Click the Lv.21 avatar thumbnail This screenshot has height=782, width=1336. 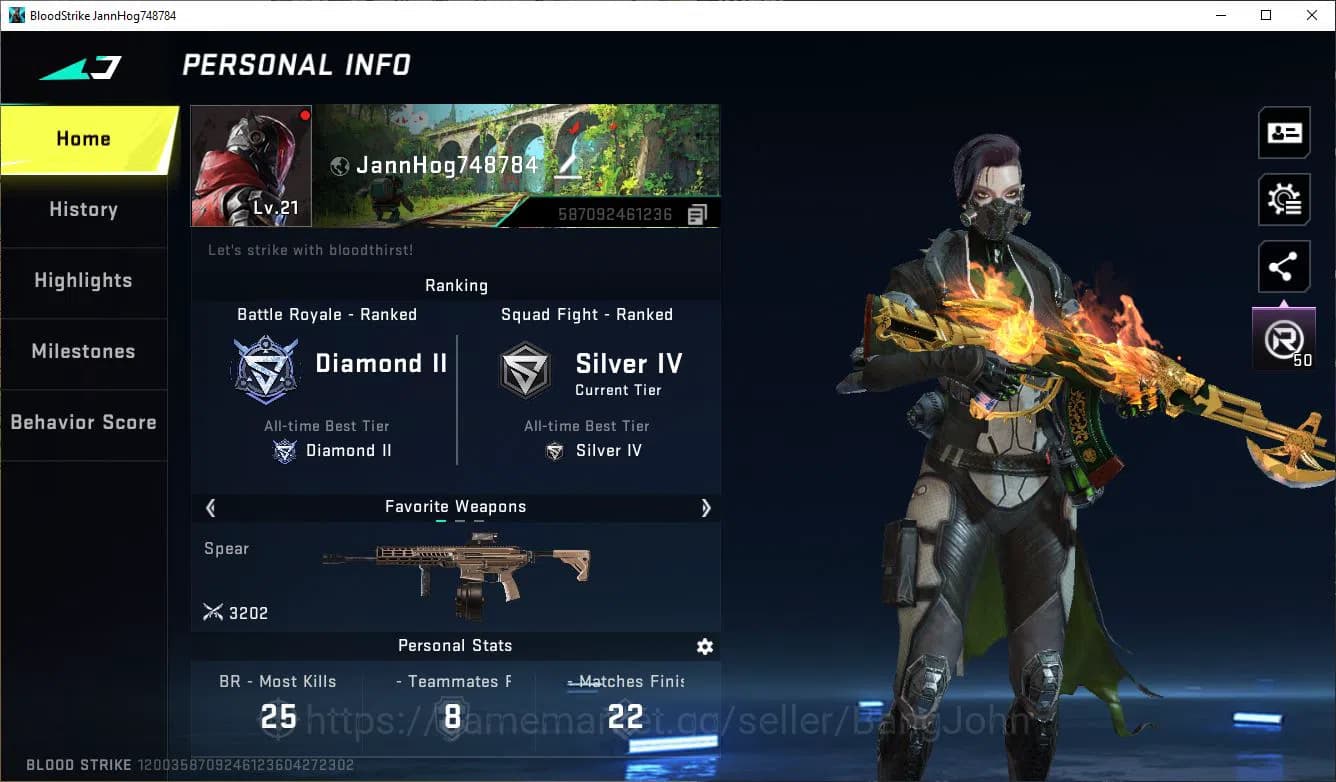(250, 165)
